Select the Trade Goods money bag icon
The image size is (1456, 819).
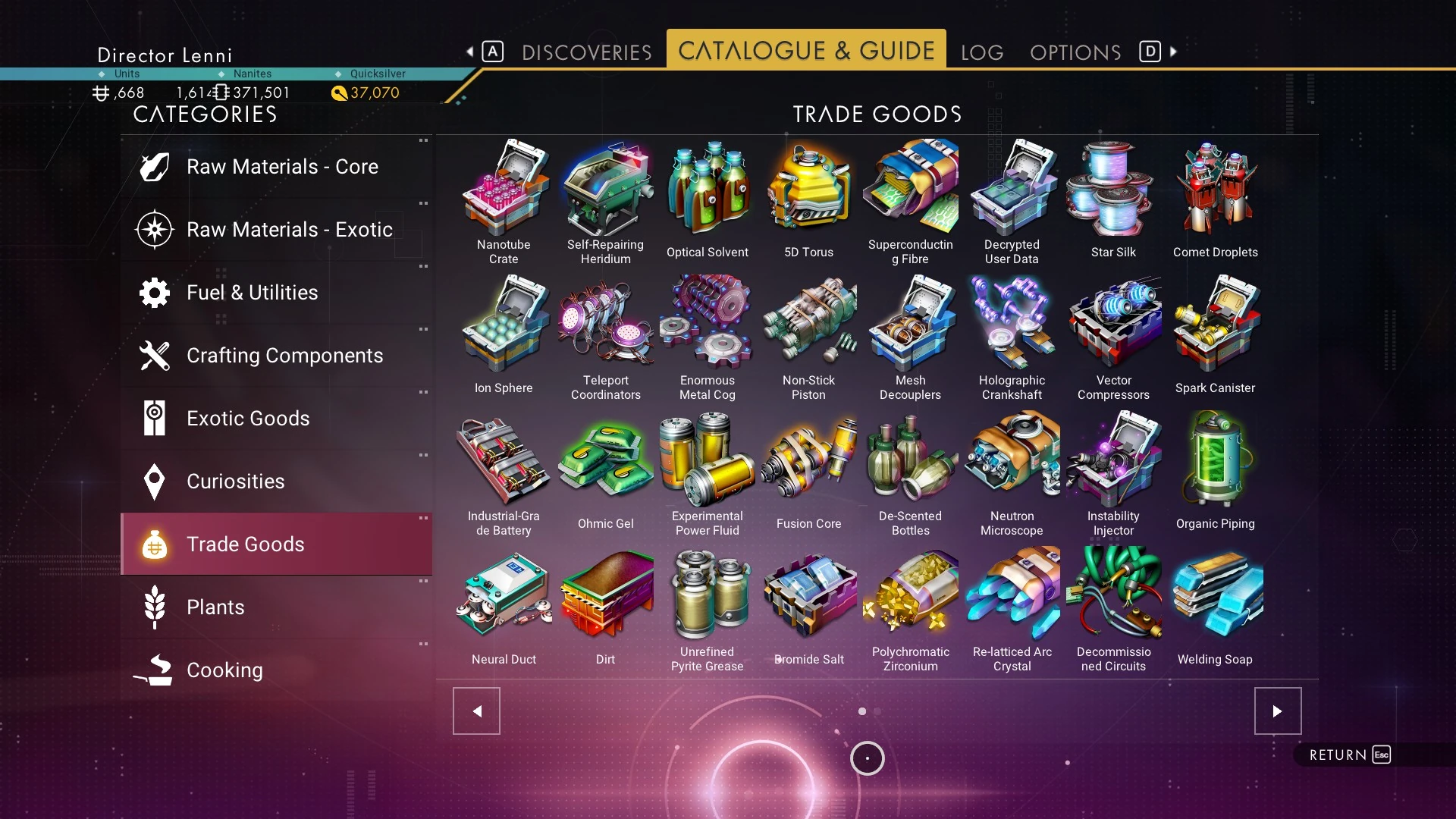pos(154,544)
